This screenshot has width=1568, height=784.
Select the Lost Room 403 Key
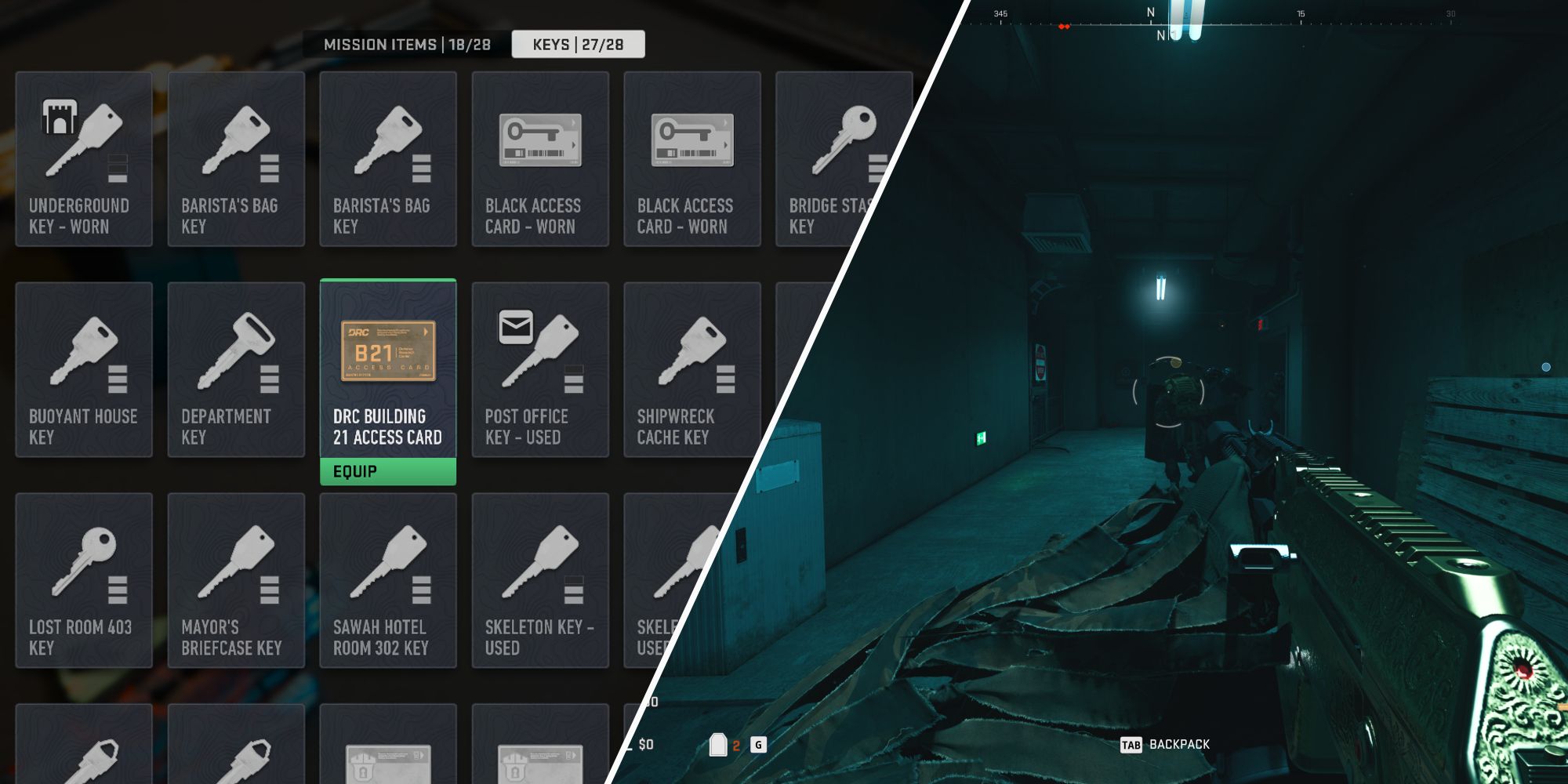pyautogui.click(x=83, y=580)
